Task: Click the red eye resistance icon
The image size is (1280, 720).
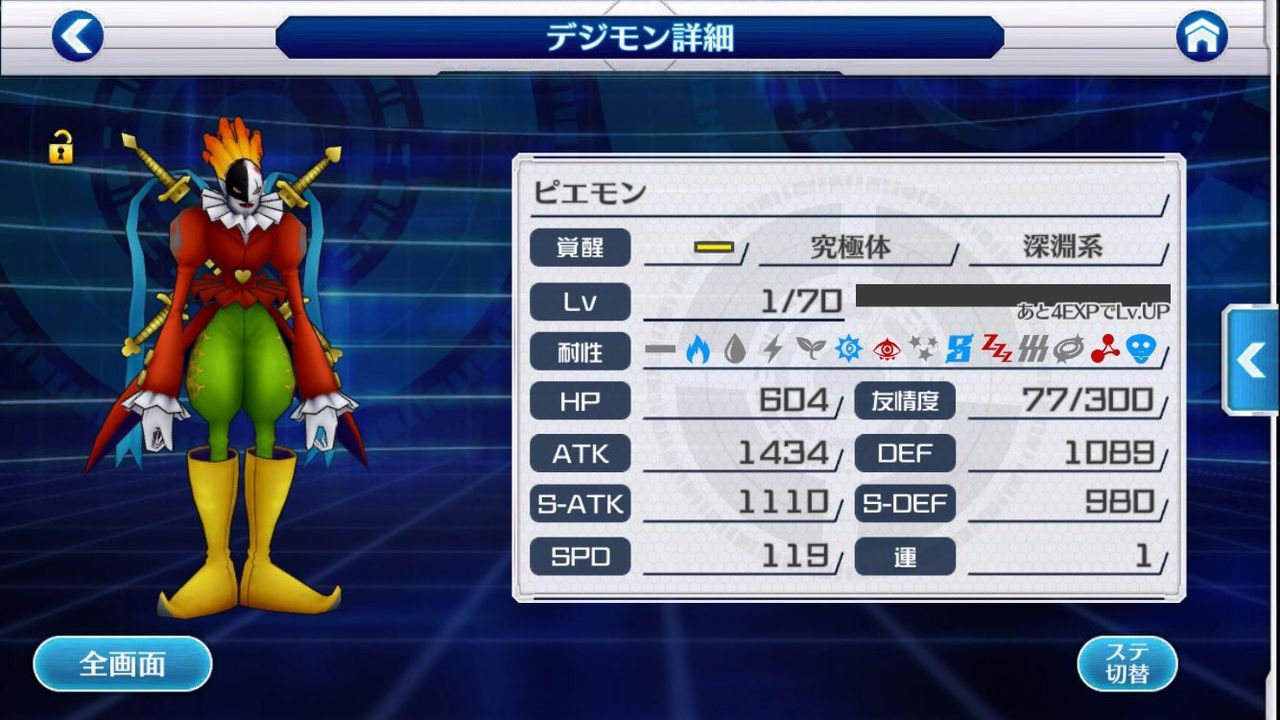Action: click(886, 348)
